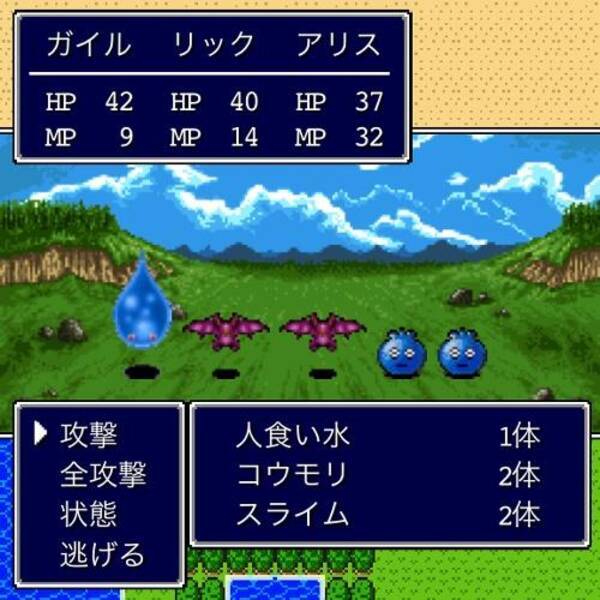Choose the 全攻撃 all-attack command
Screen dimensions: 600x600
(x=102, y=474)
